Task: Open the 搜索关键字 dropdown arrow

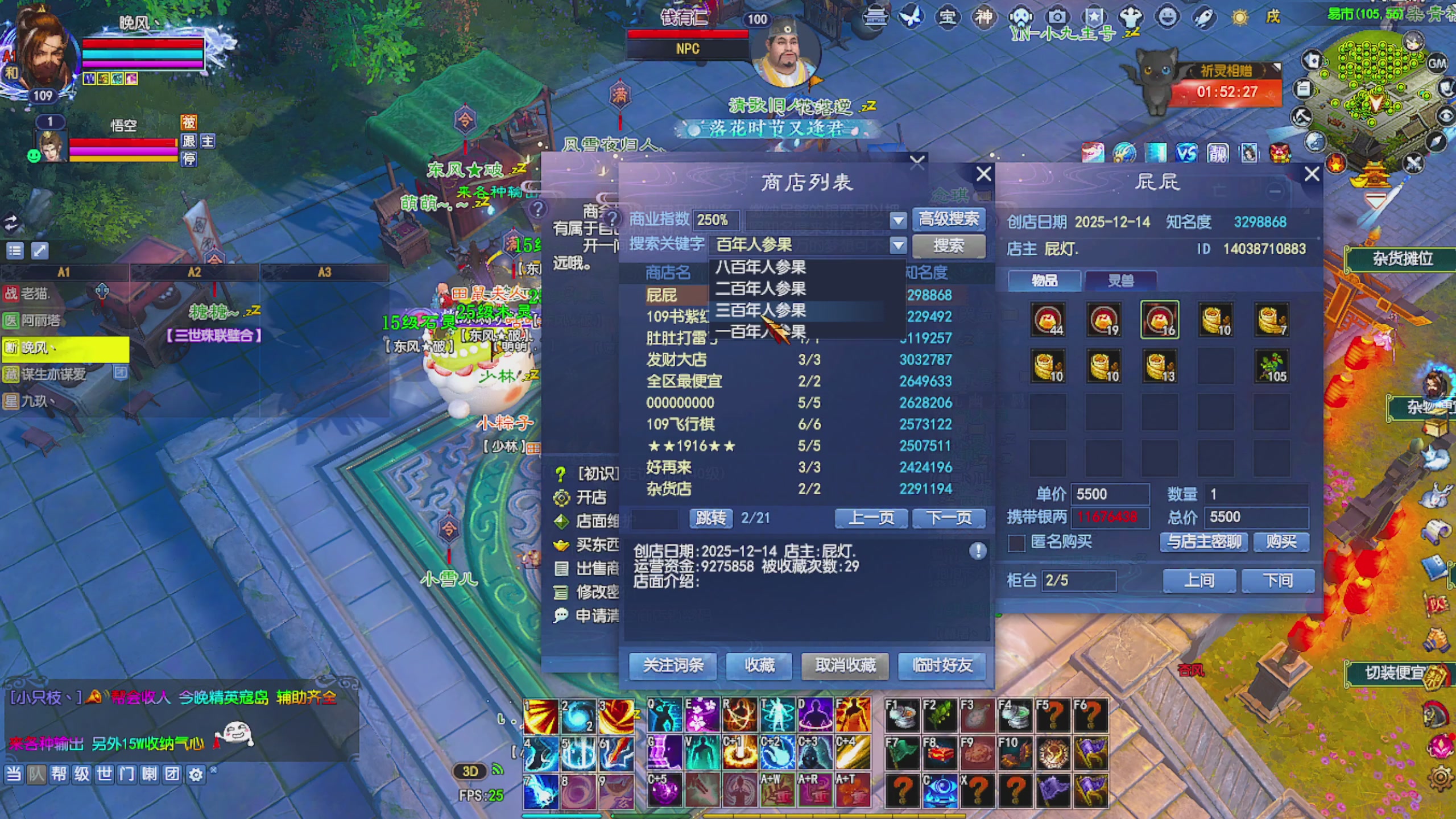Action: pyautogui.click(x=897, y=246)
